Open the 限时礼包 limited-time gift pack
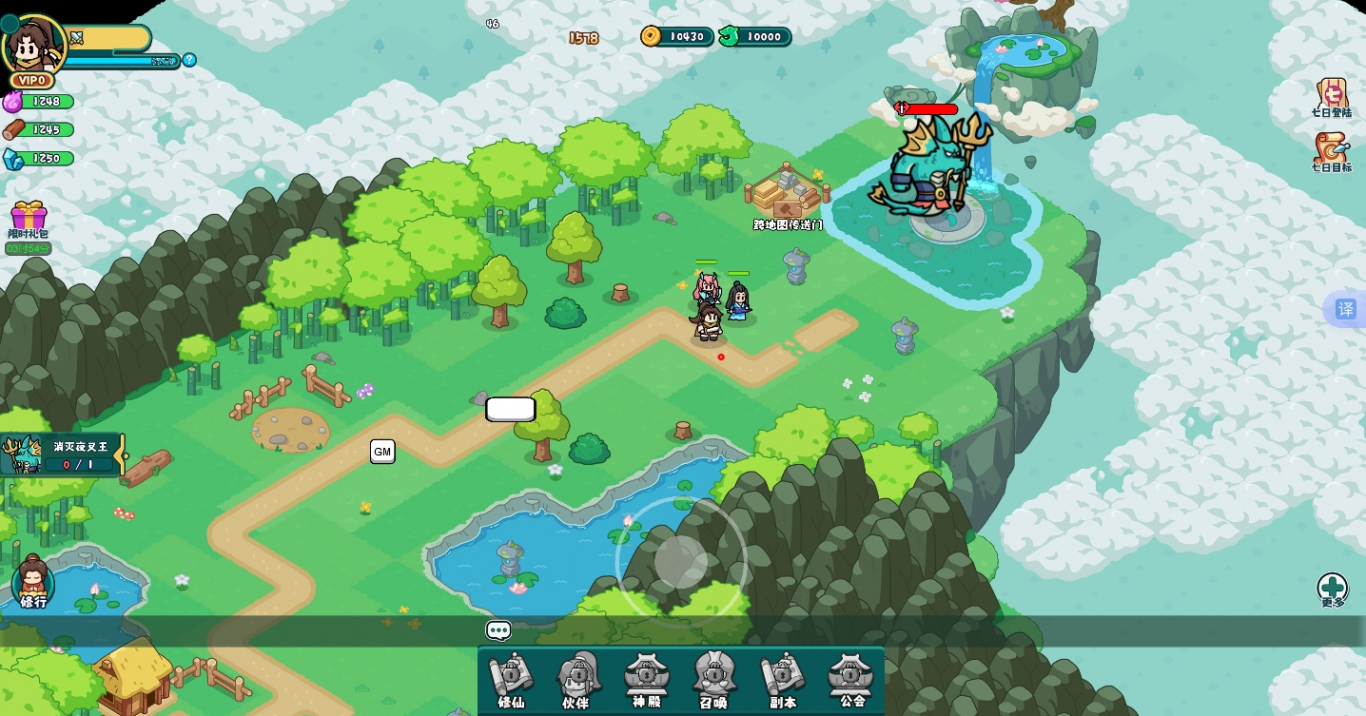The width and height of the screenshot is (1366, 716). tap(29, 220)
